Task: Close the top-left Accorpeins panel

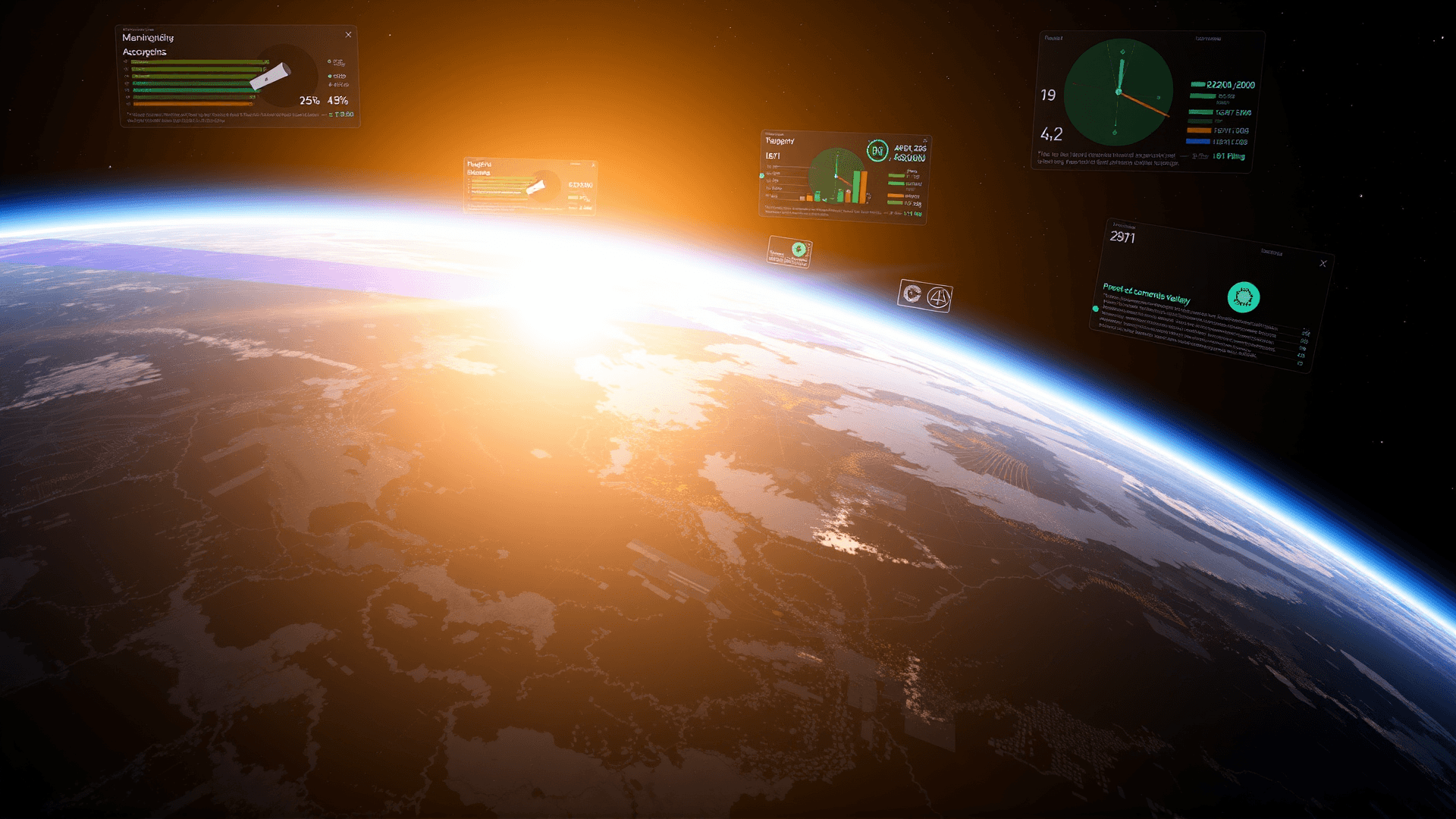Action: tap(348, 35)
